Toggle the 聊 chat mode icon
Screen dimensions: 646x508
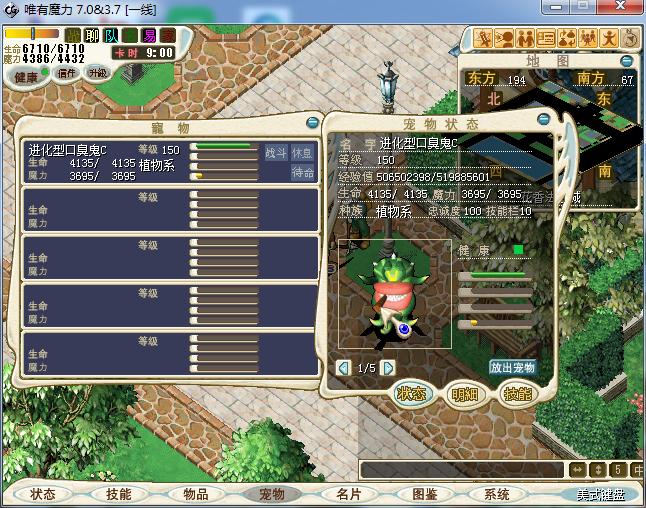coord(91,35)
